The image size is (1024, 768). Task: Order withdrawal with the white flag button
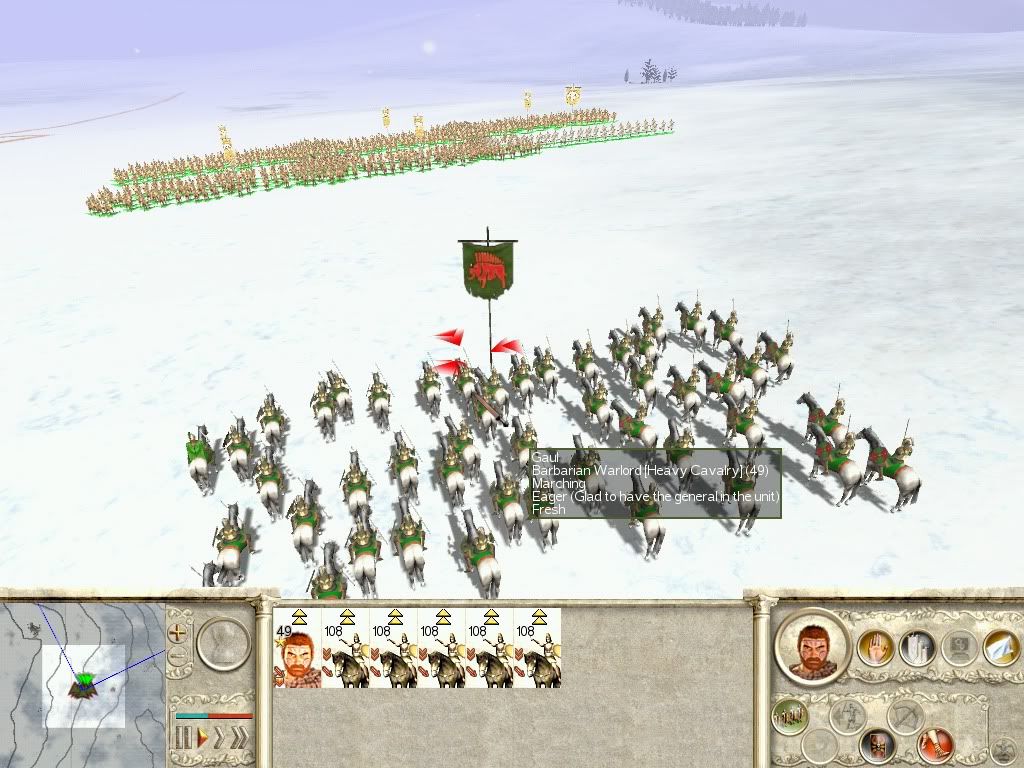(x=999, y=648)
